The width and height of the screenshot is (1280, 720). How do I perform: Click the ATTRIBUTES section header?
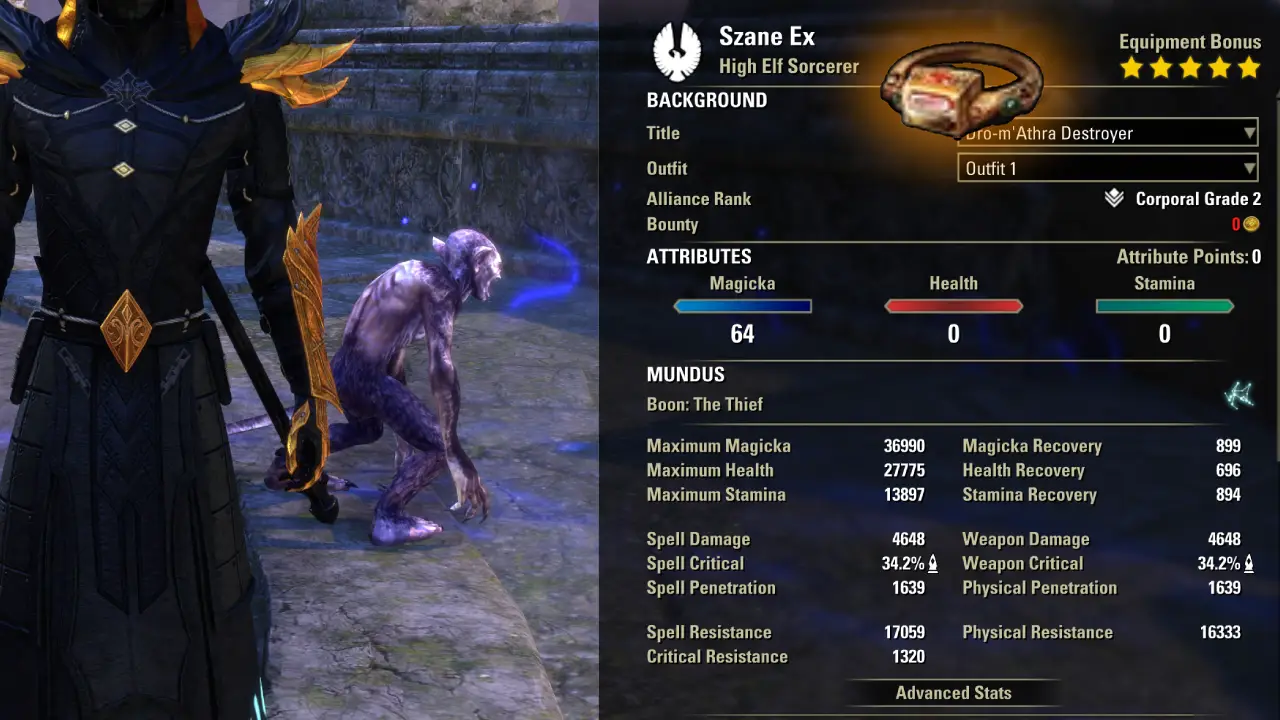tap(698, 256)
